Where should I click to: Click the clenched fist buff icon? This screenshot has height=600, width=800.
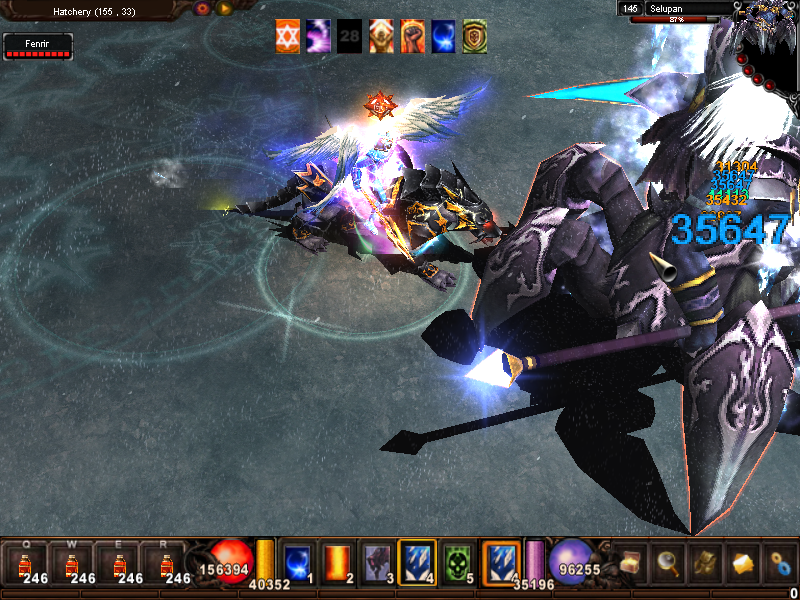tap(413, 36)
